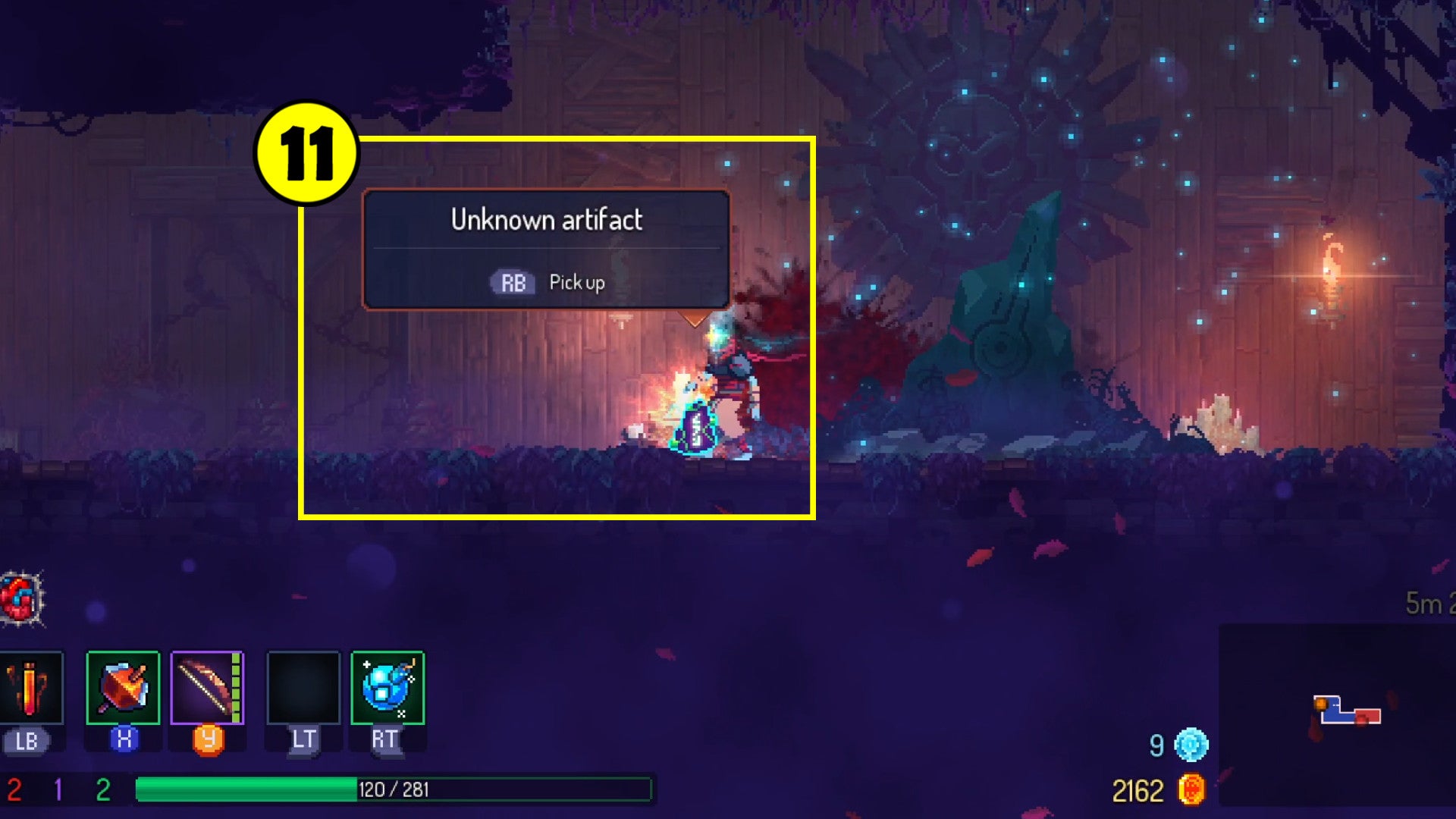Viewport: 1456px width, 819px height.
Task: Click the empty LT skill slot
Action: [x=302, y=688]
